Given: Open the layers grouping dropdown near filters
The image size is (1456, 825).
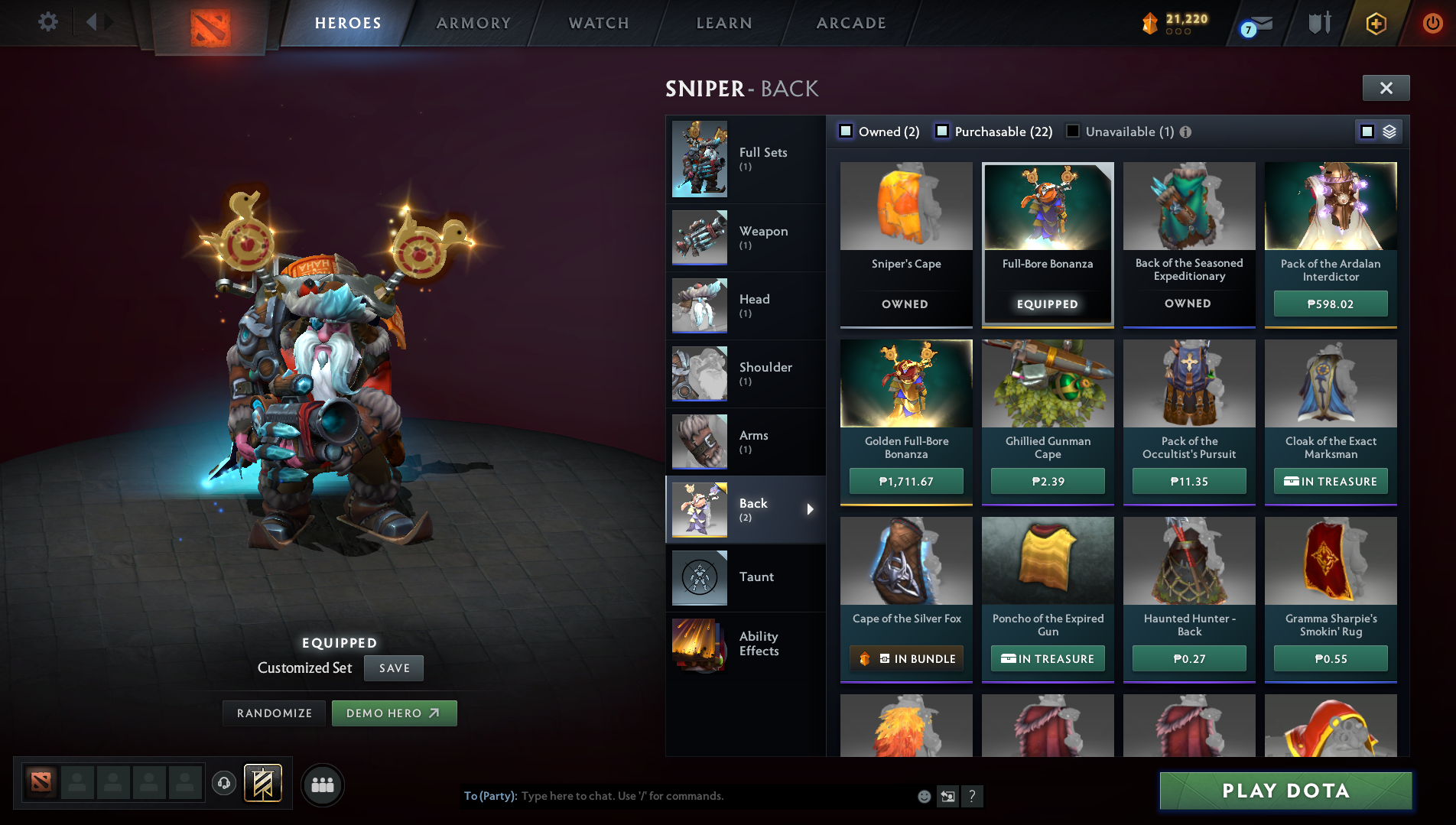Looking at the screenshot, I should coord(1389,131).
